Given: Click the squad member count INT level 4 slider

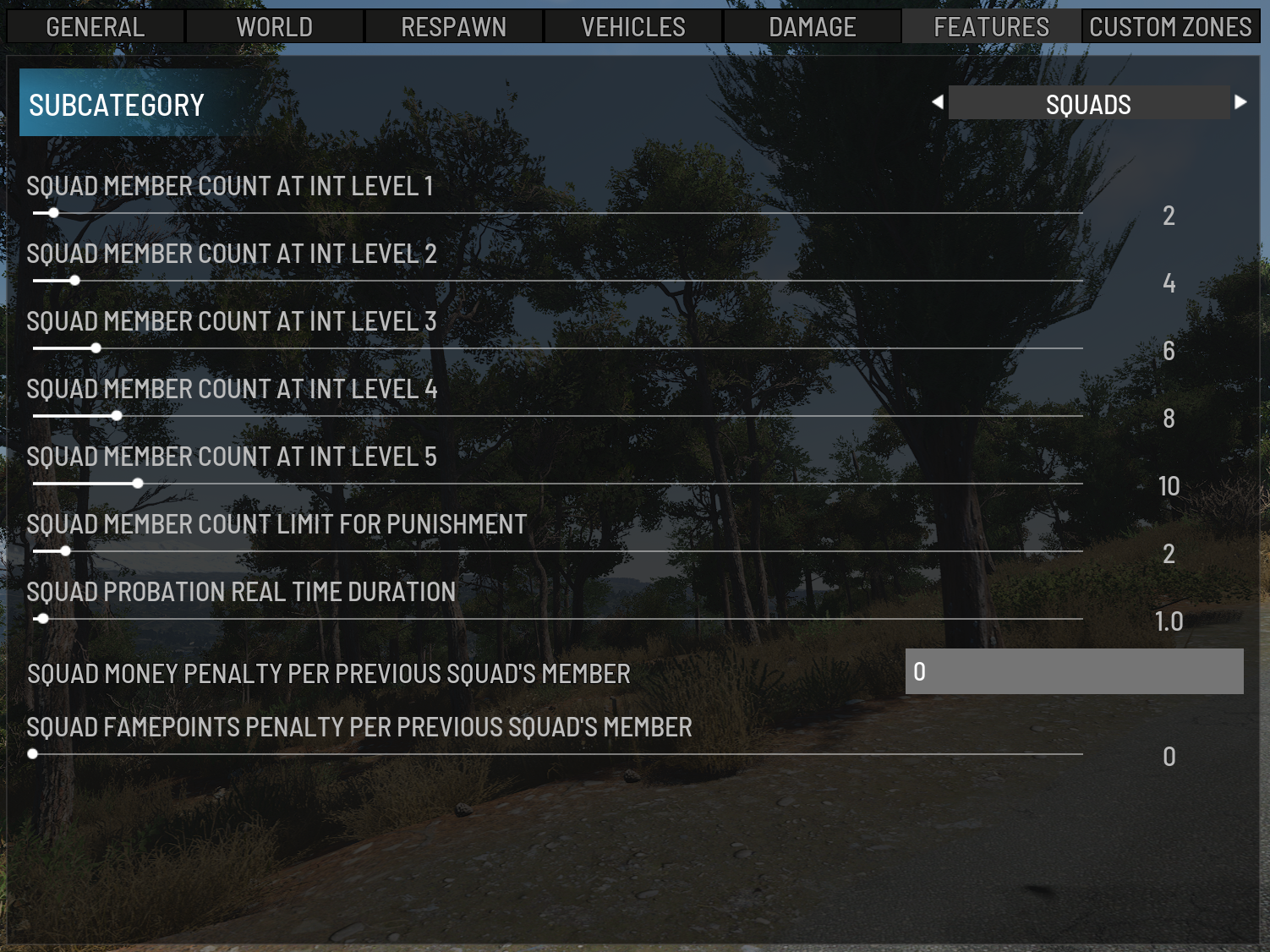Looking at the screenshot, I should 117,416.
